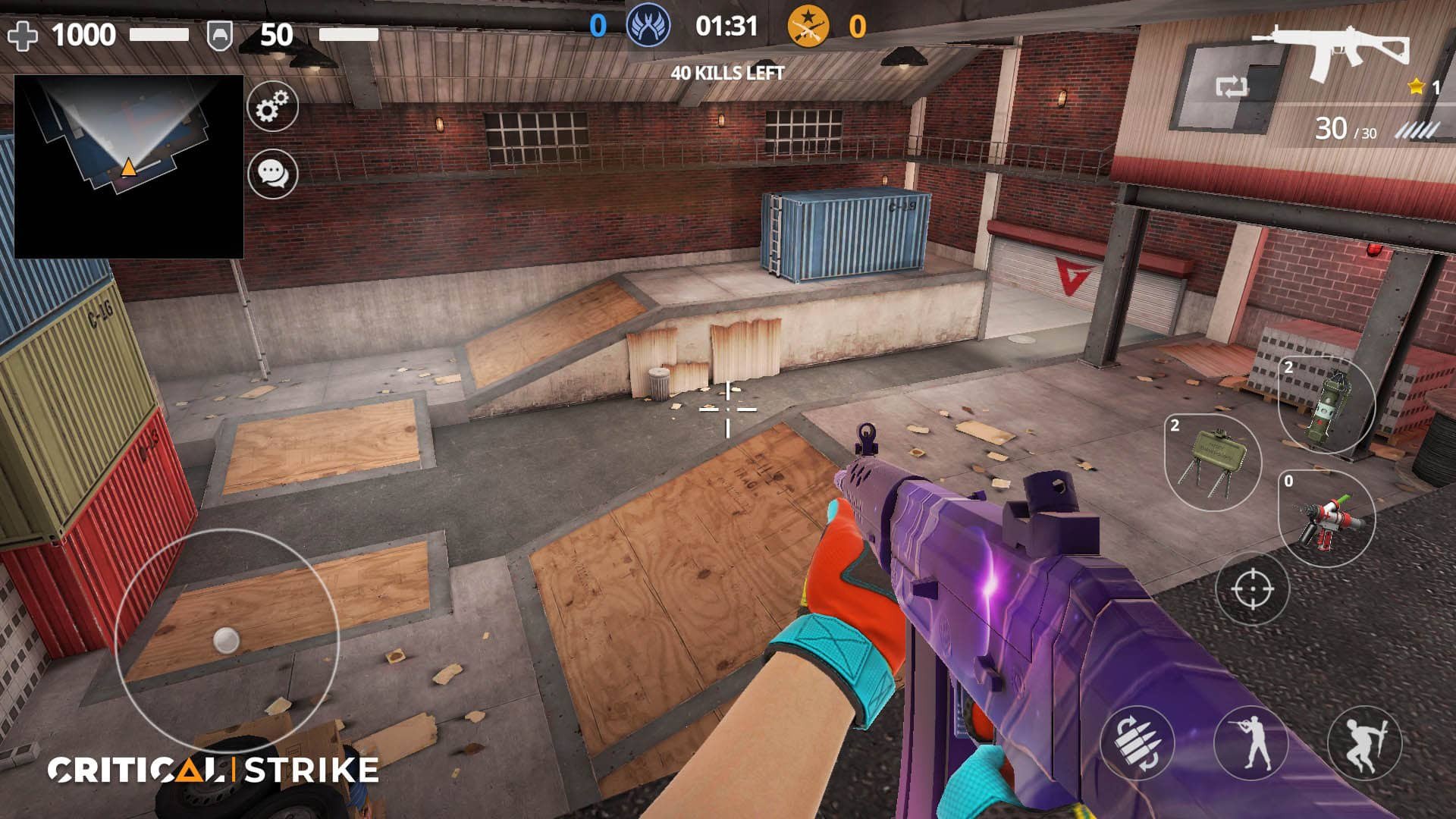Screen dimensions: 1456x819
Task: Throw the smoke grenade canister
Action: (1326, 404)
